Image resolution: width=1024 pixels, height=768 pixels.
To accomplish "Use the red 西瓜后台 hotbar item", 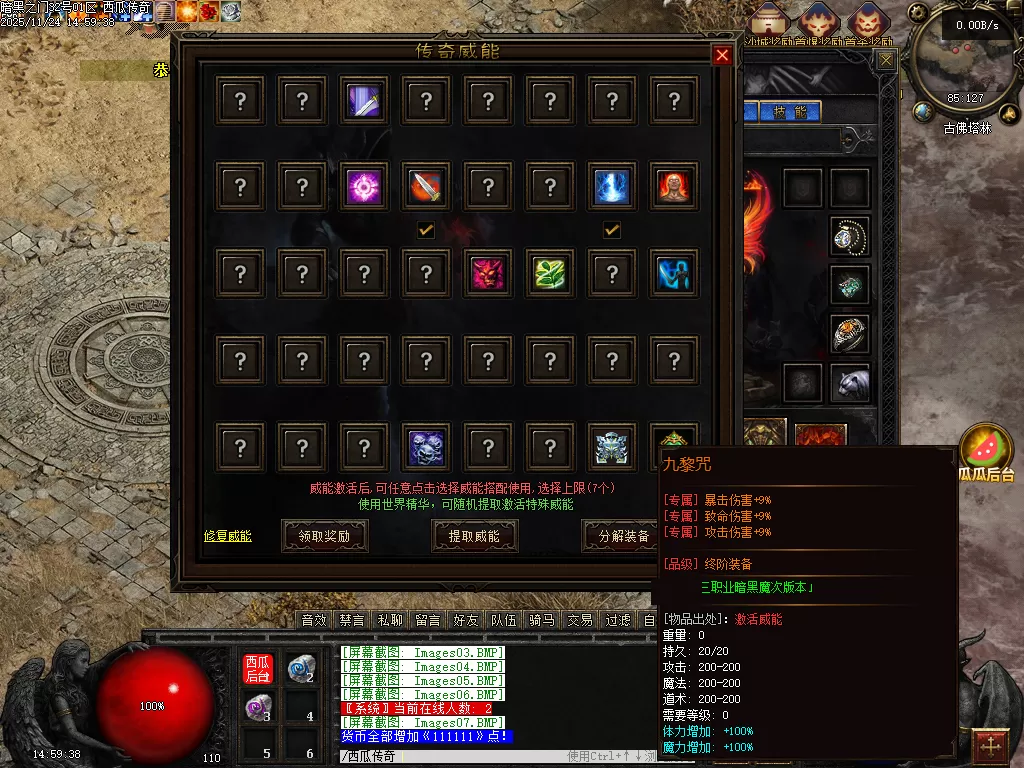I will (258, 670).
